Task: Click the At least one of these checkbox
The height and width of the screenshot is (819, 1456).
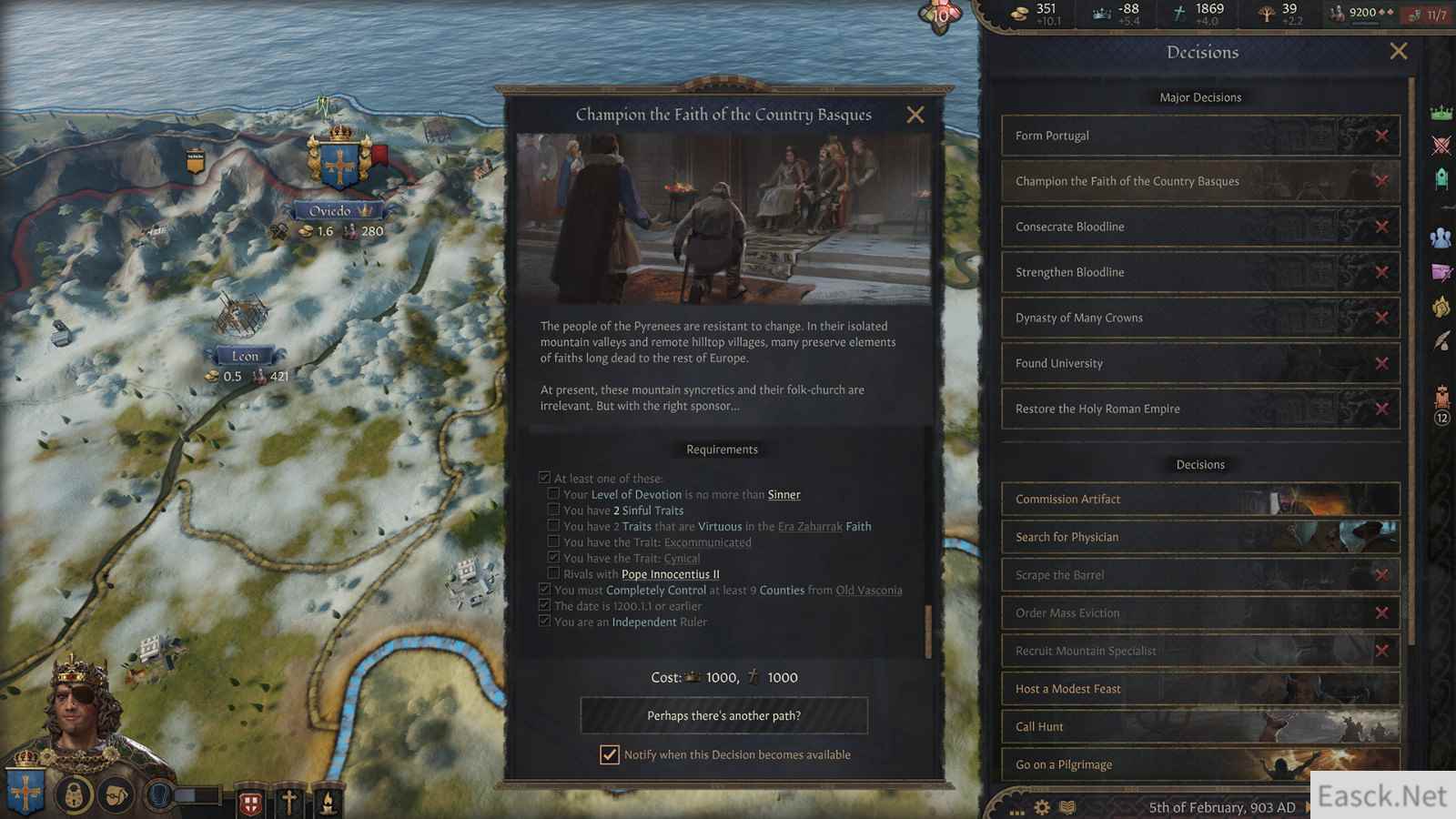Action: (543, 477)
